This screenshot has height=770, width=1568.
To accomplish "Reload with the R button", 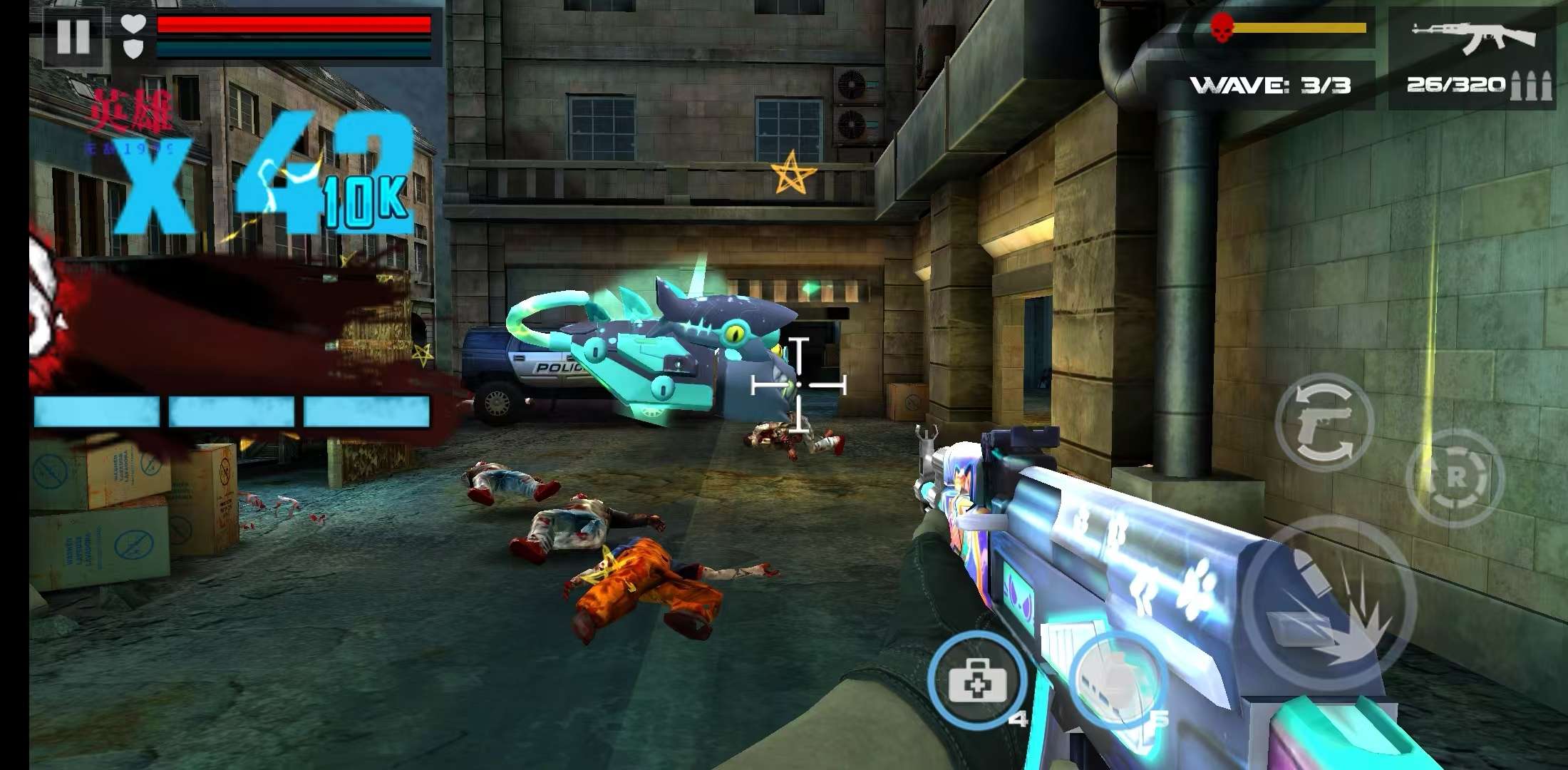I will [x=1455, y=477].
